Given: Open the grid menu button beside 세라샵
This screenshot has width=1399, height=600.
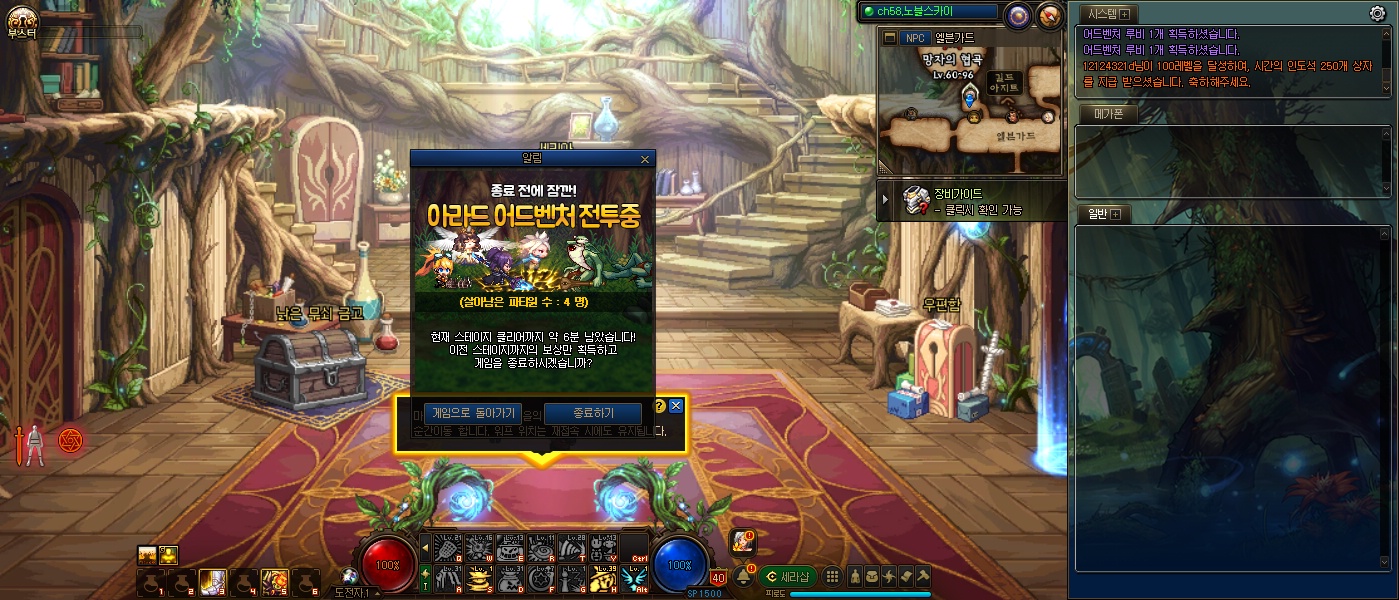Looking at the screenshot, I should click(832, 576).
